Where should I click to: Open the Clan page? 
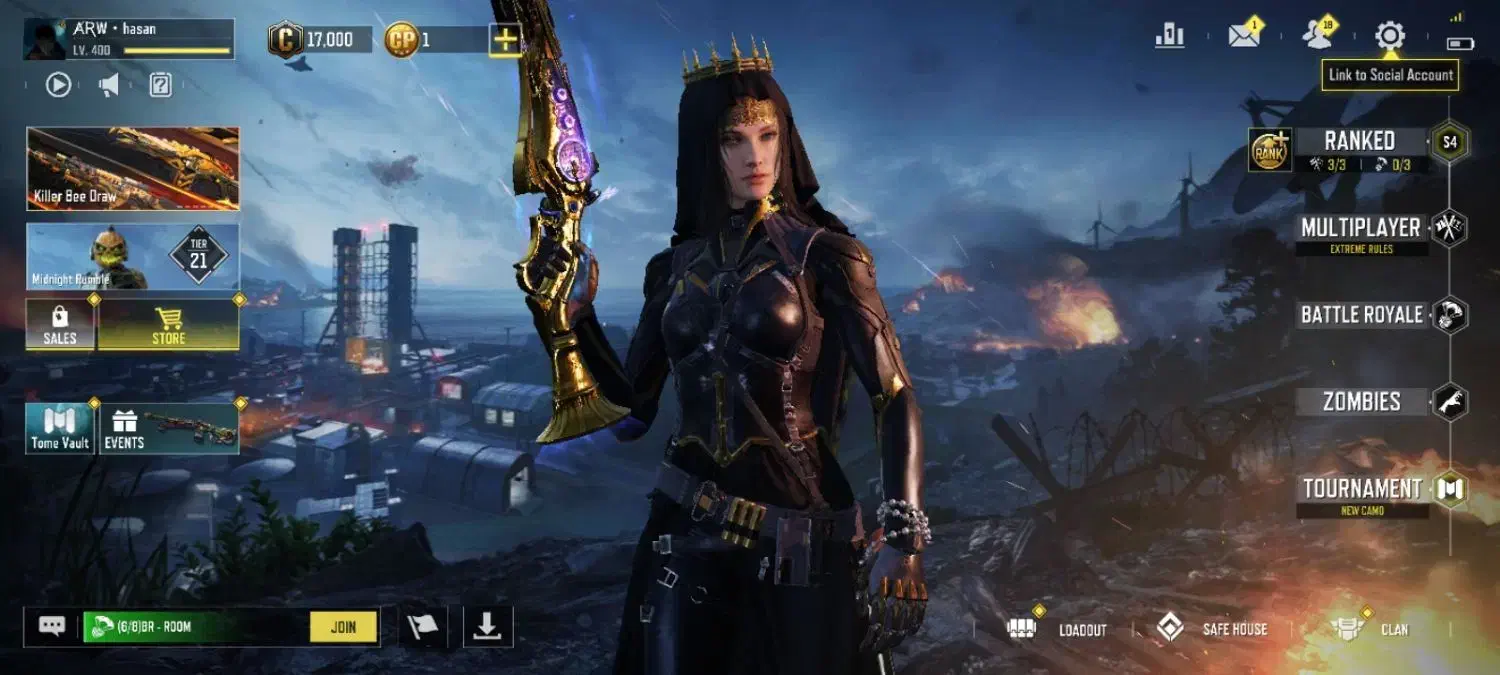pyautogui.click(x=1370, y=629)
